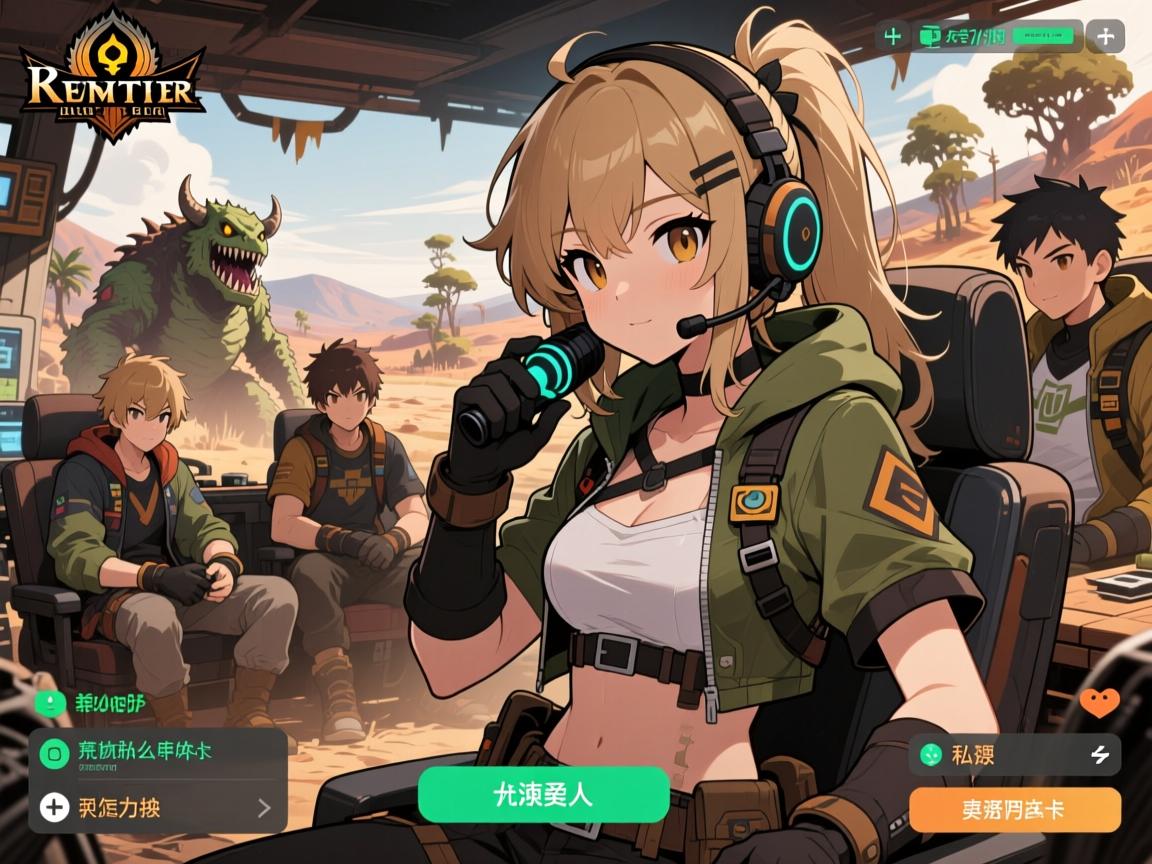The width and height of the screenshot is (1152, 864).
Task: Click the green cup icon in top bar
Action: [929, 37]
